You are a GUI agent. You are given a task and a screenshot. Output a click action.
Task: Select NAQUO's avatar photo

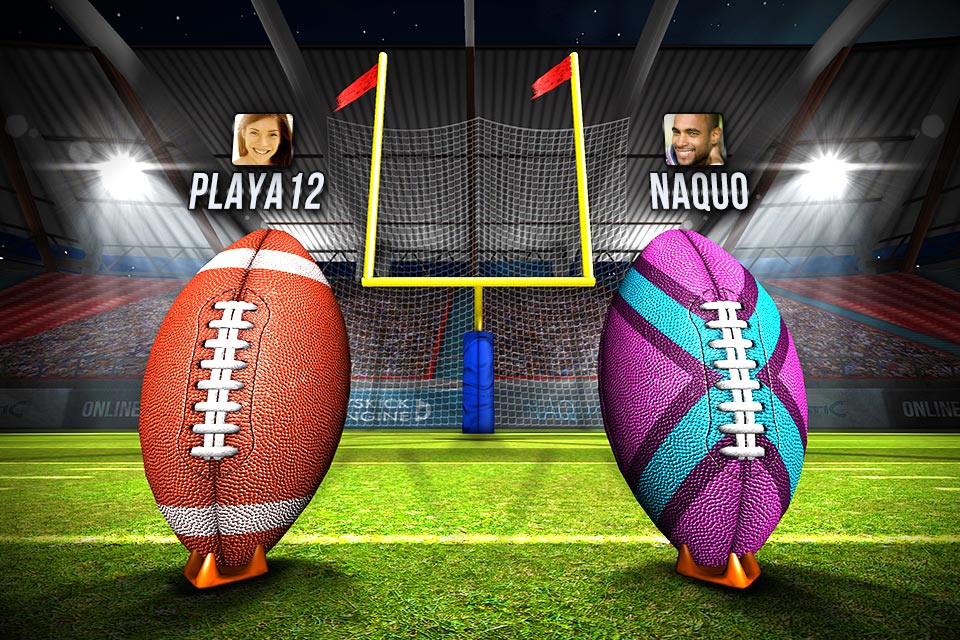(694, 139)
